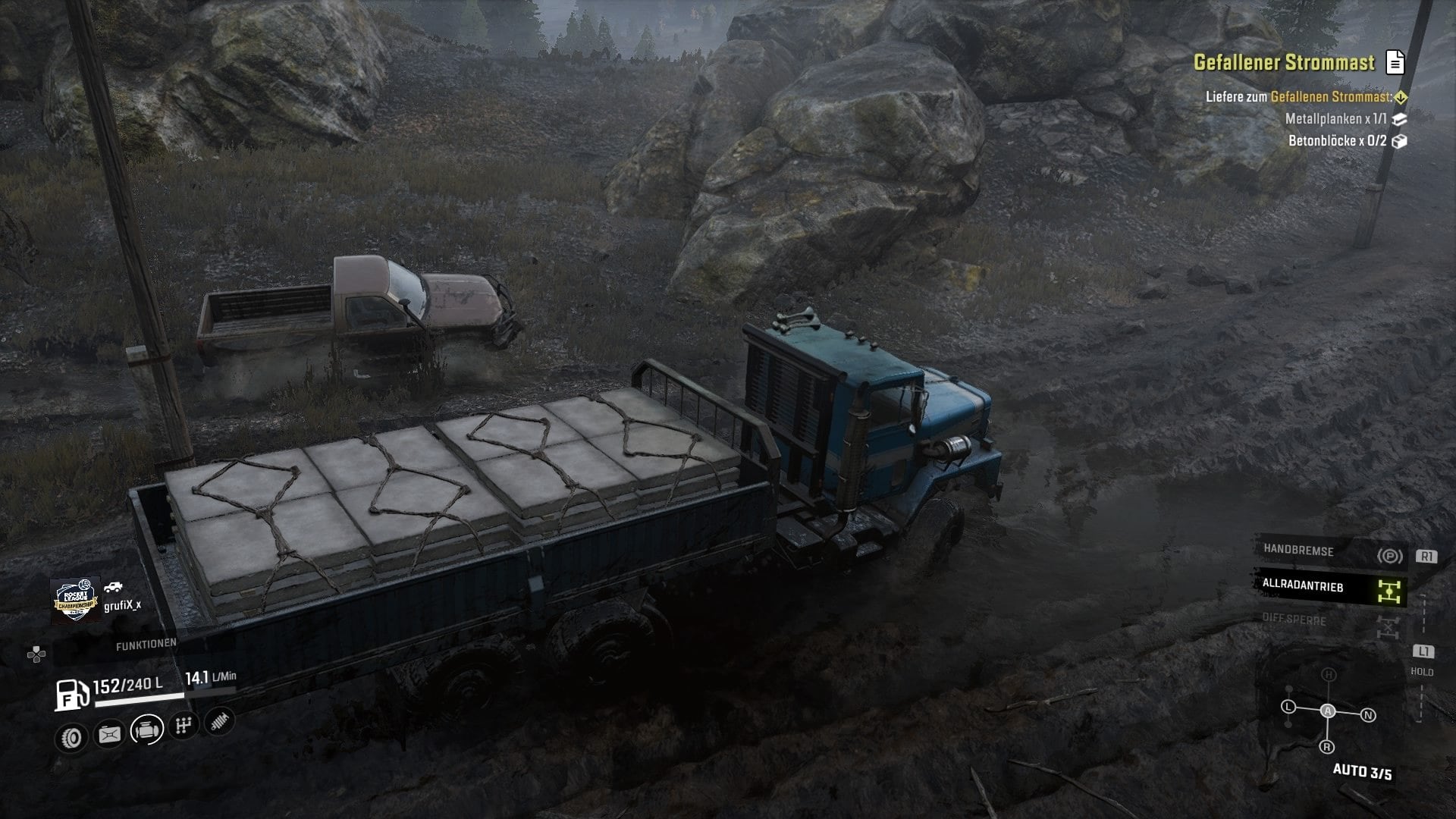Shift to the H high gear

[x=1329, y=674]
